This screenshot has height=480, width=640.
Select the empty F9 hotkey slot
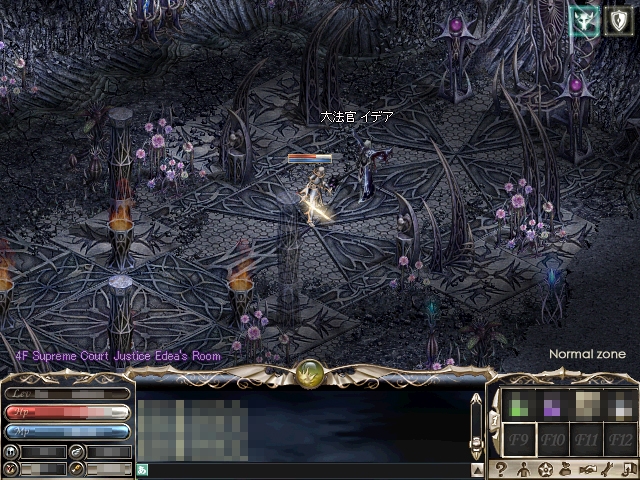(x=518, y=439)
